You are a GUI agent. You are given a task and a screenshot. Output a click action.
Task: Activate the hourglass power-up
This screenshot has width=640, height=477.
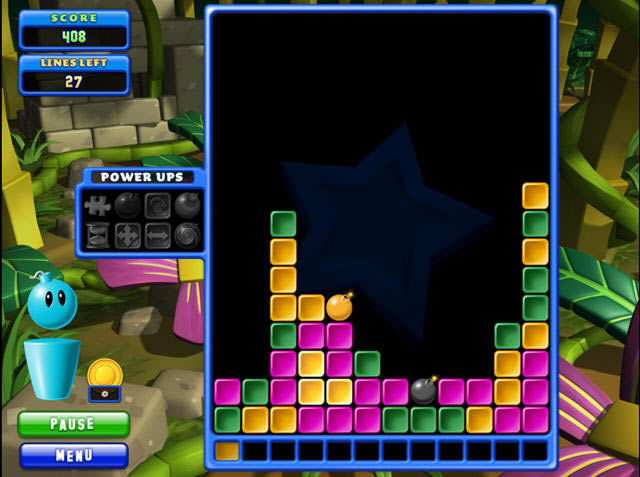point(98,236)
